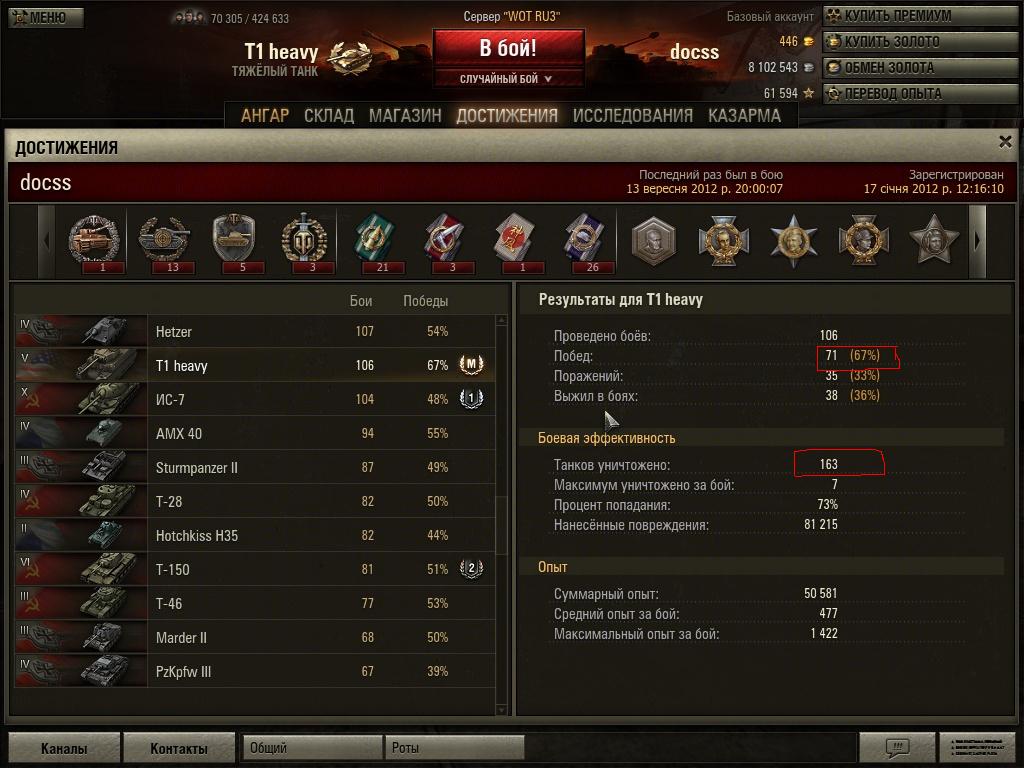Open the Контакты button

[179, 749]
